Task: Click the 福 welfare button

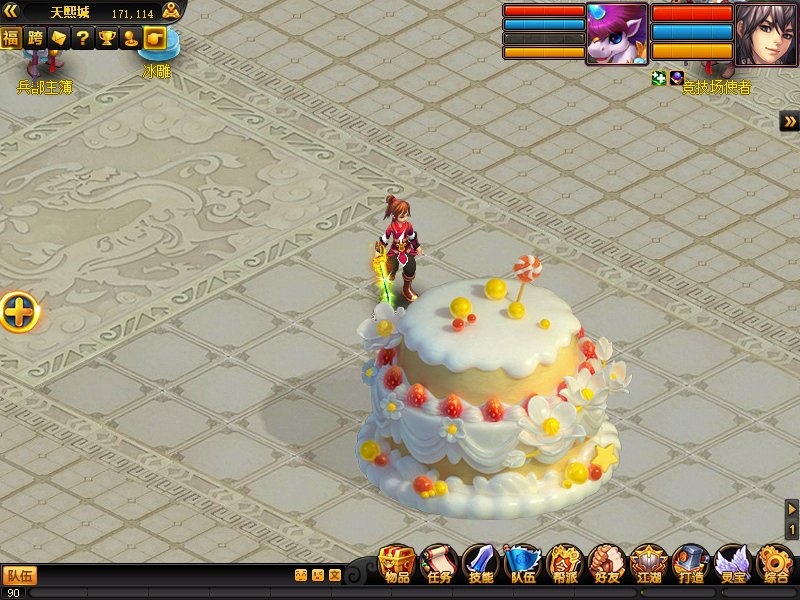Action: click(11, 38)
